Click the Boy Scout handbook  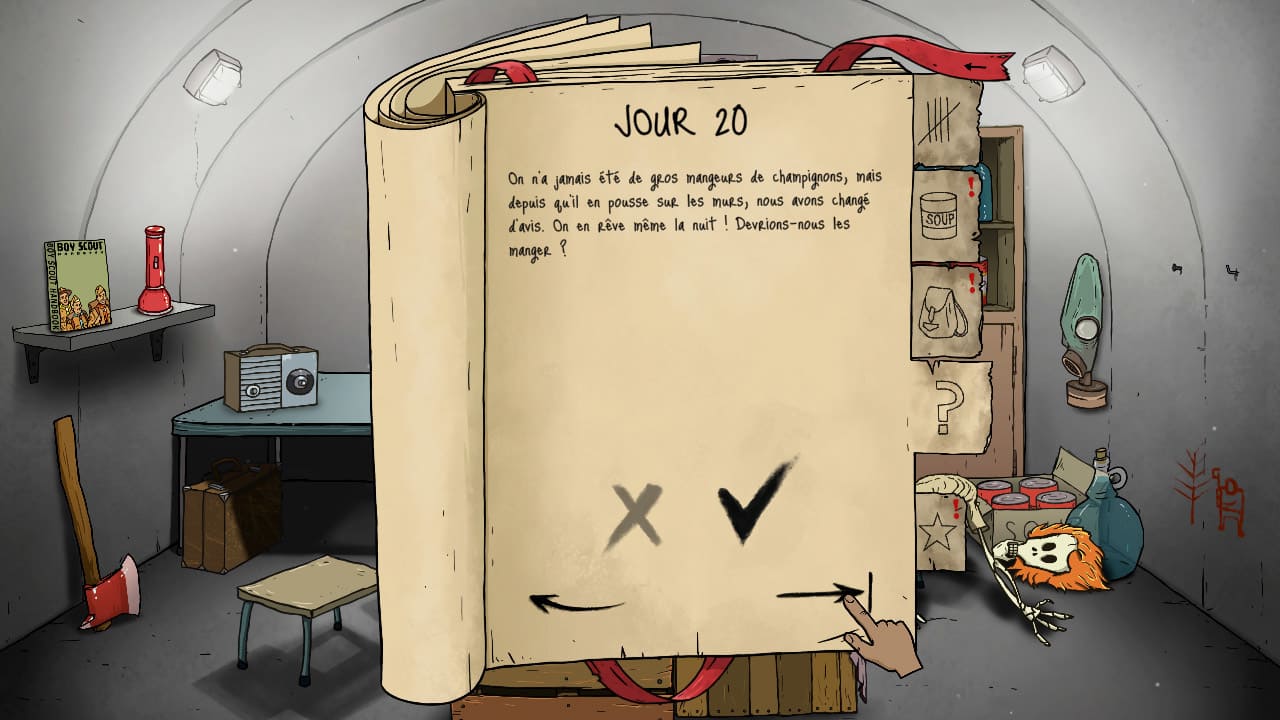click(75, 285)
